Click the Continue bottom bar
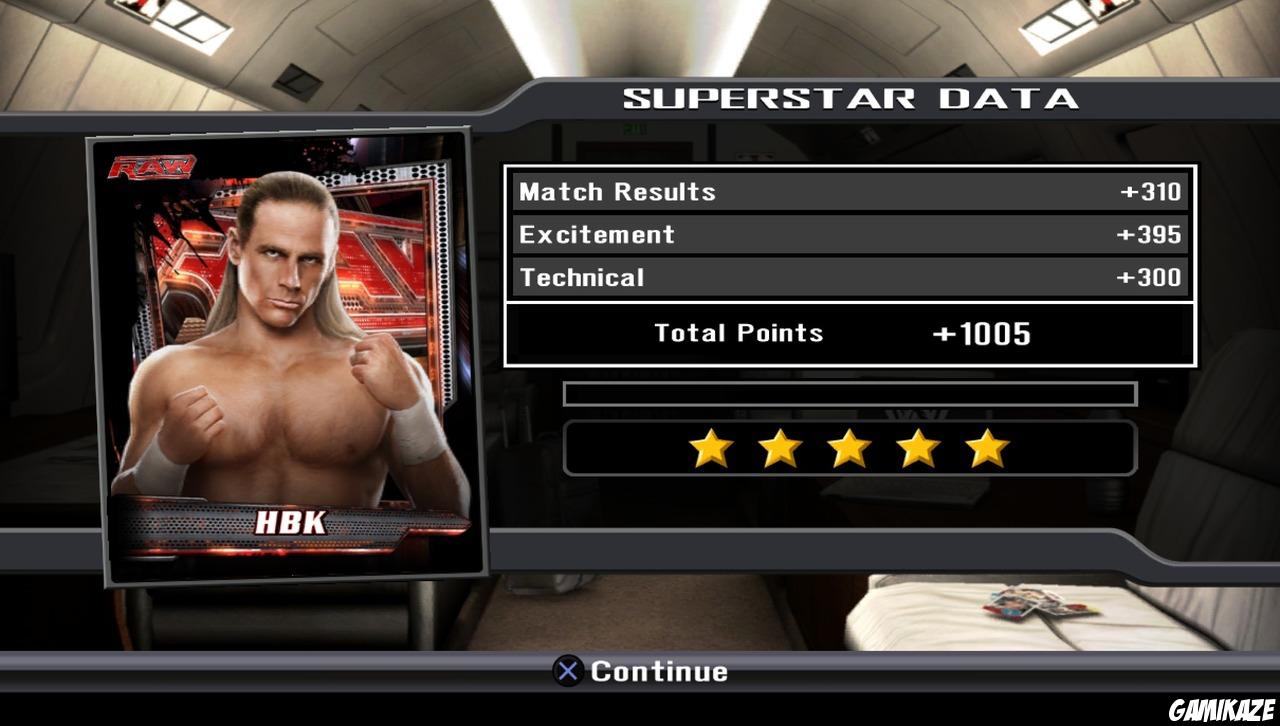Viewport: 1280px width, 726px height. pos(640,672)
